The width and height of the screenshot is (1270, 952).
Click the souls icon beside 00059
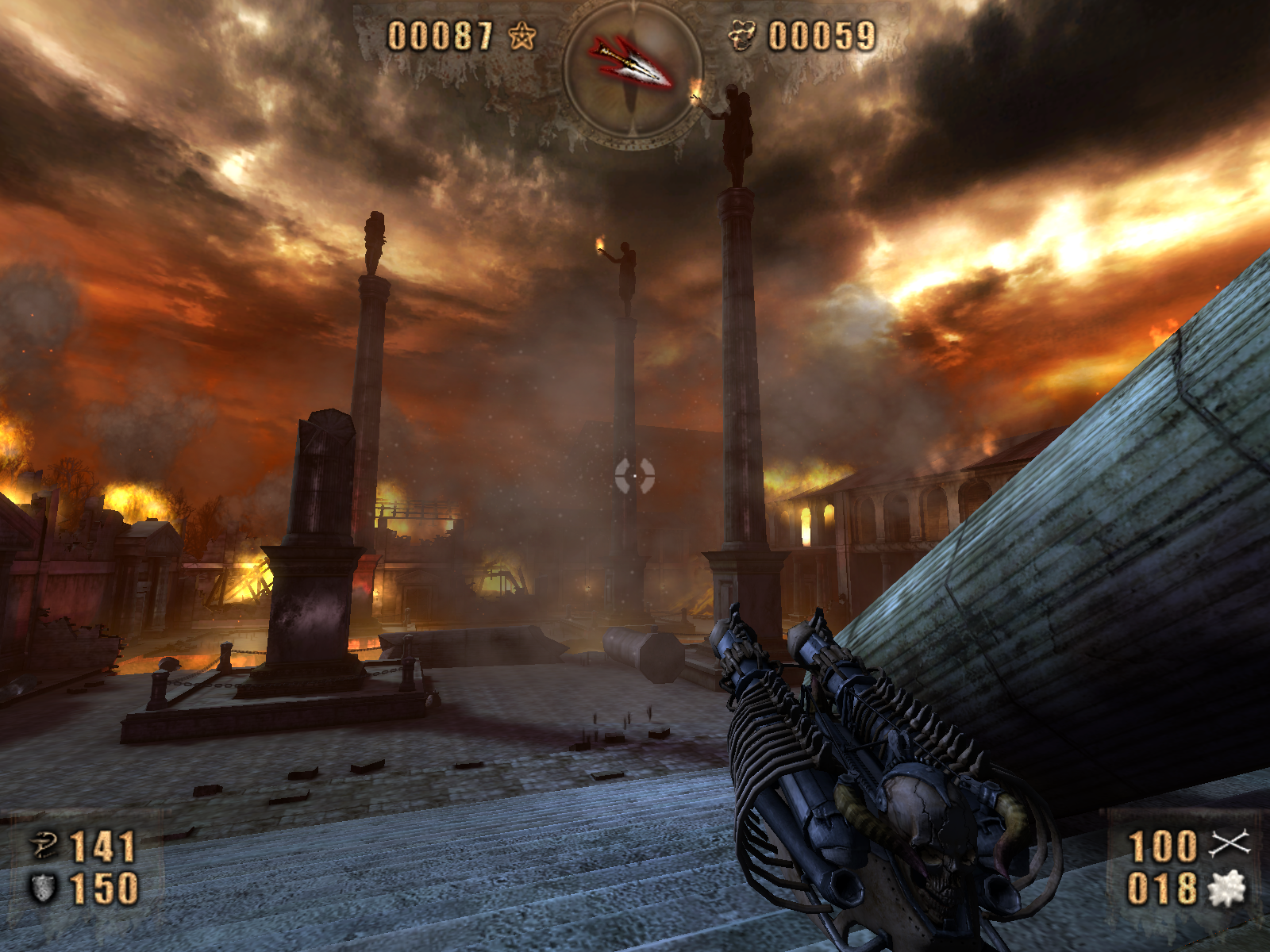pyautogui.click(x=742, y=36)
